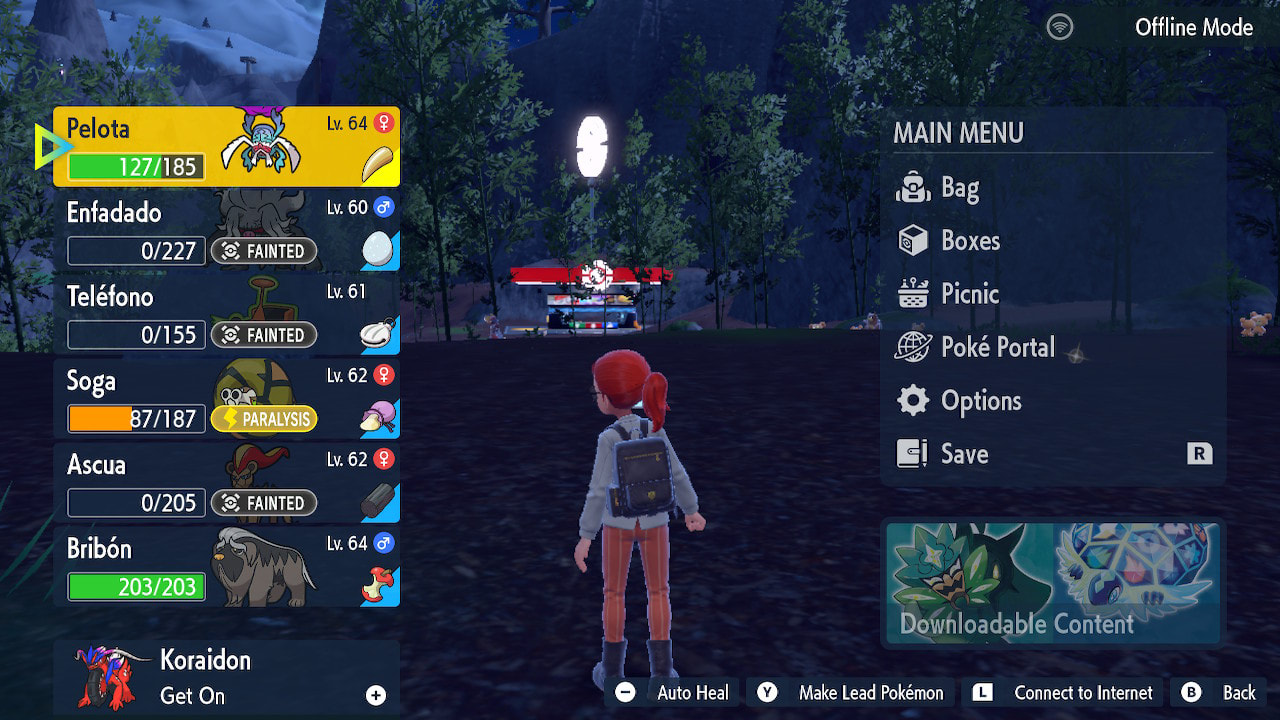Open the Options menu
Screen dimensions: 1280x720
pyautogui.click(x=980, y=401)
